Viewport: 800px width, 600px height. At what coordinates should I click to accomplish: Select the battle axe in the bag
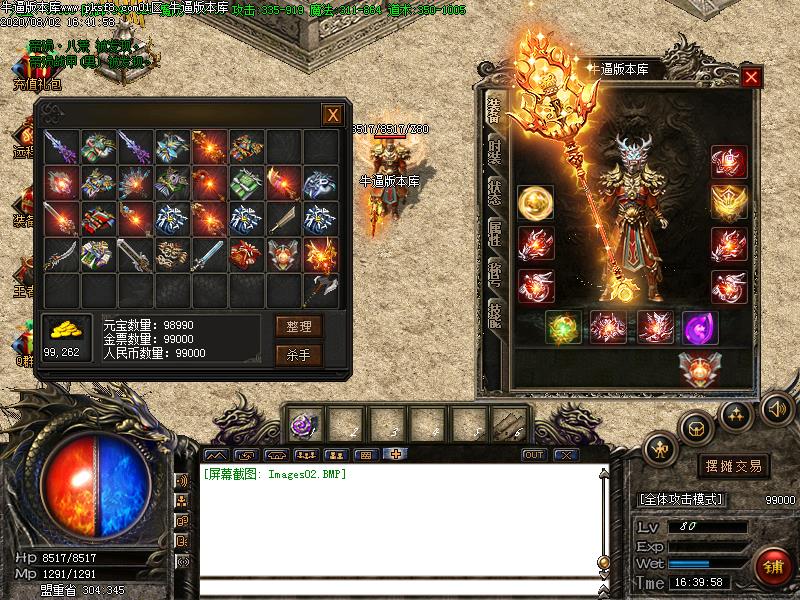[x=321, y=290]
